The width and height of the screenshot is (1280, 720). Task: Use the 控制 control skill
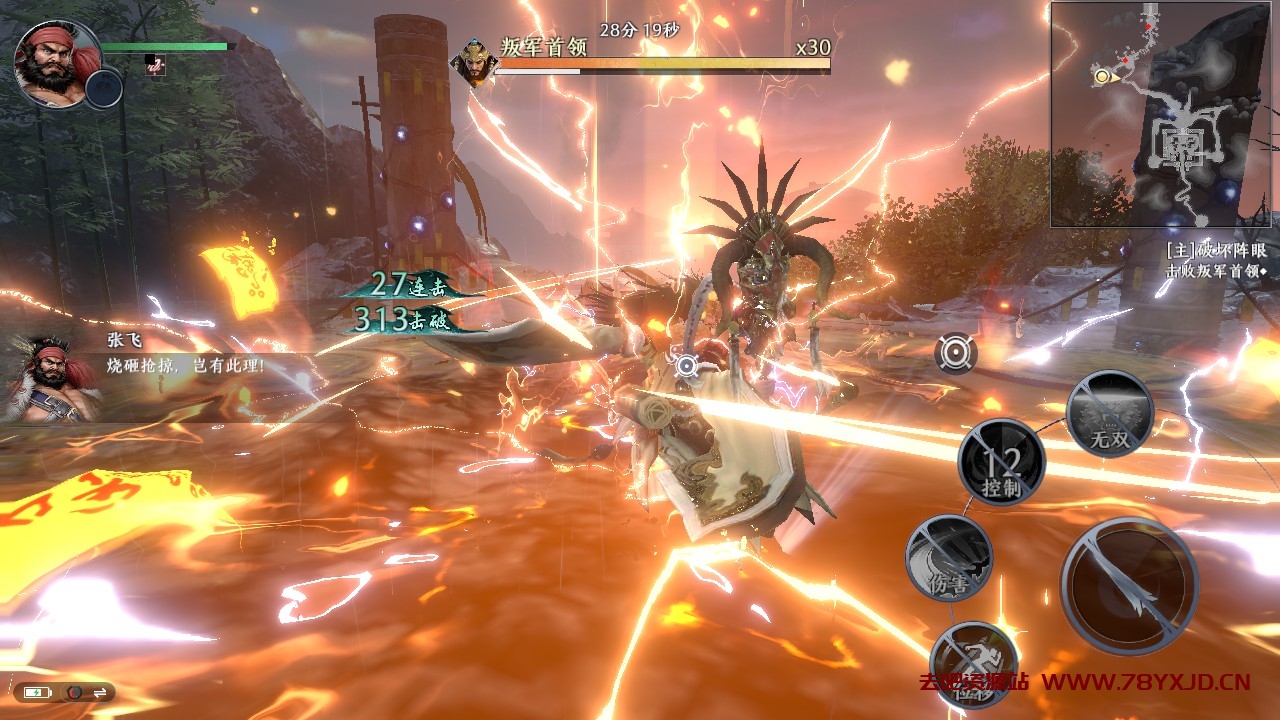(x=1001, y=462)
